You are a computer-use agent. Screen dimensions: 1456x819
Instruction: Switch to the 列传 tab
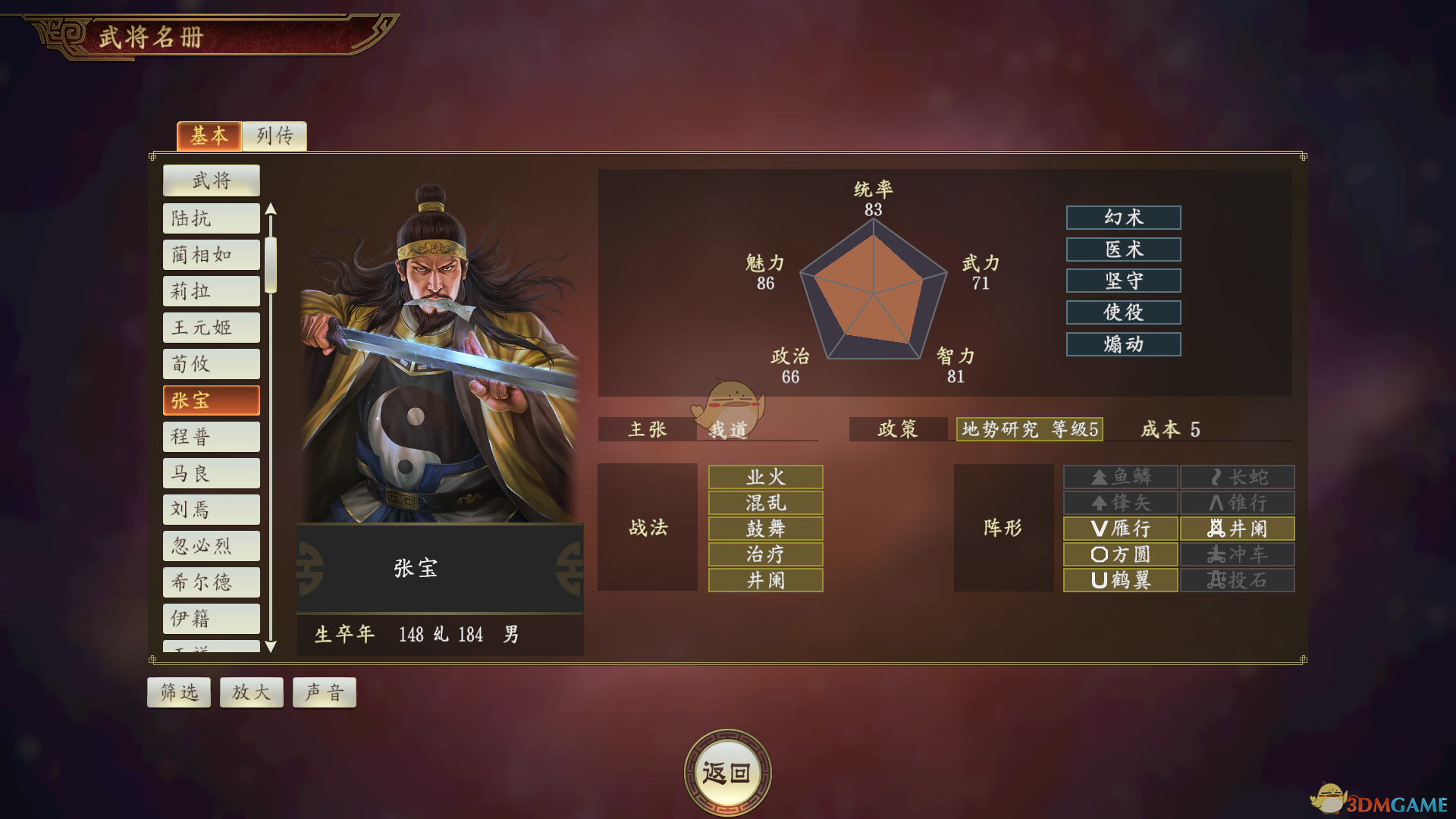tap(274, 136)
